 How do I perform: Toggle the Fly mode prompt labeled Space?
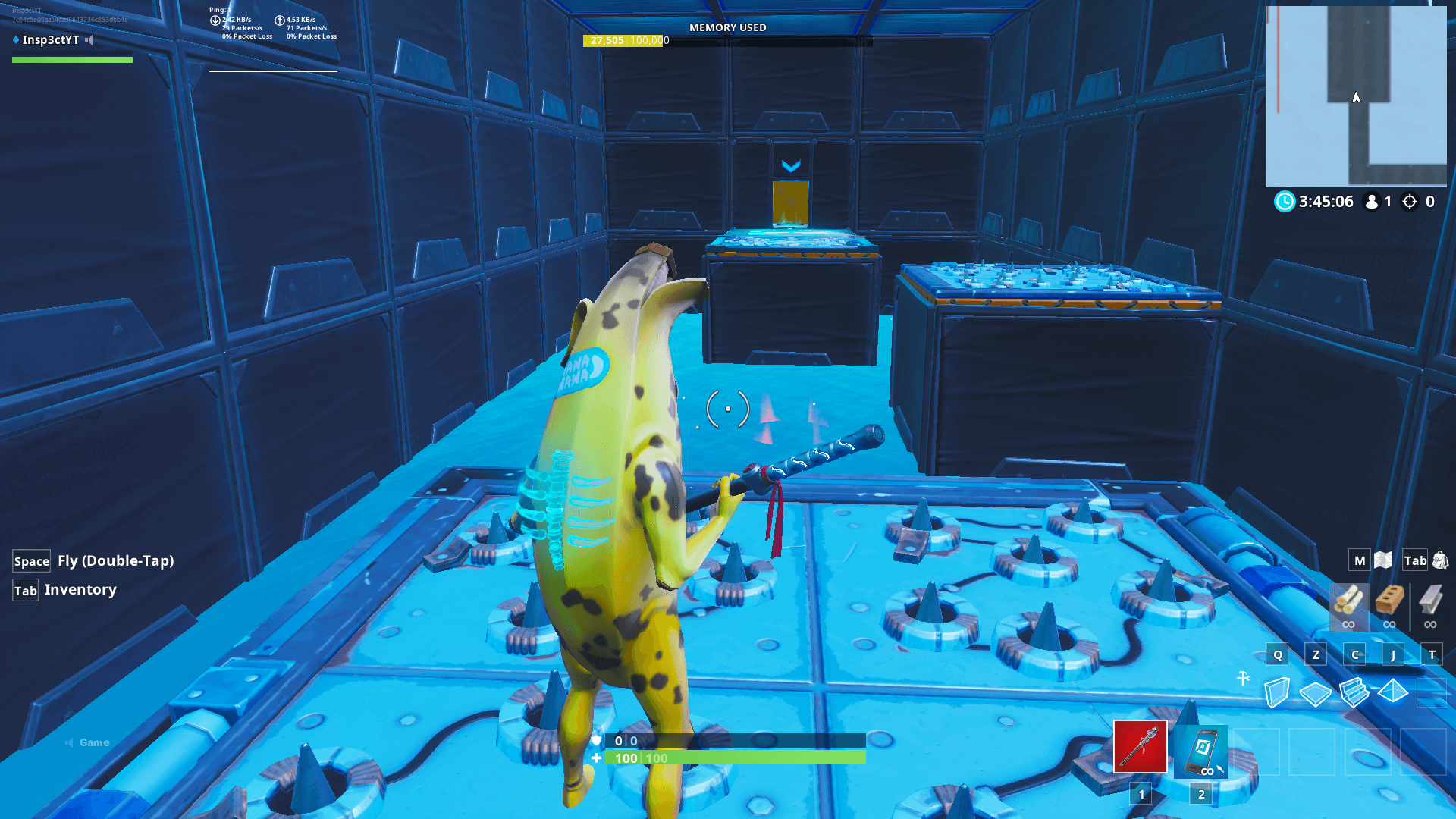pyautogui.click(x=31, y=560)
